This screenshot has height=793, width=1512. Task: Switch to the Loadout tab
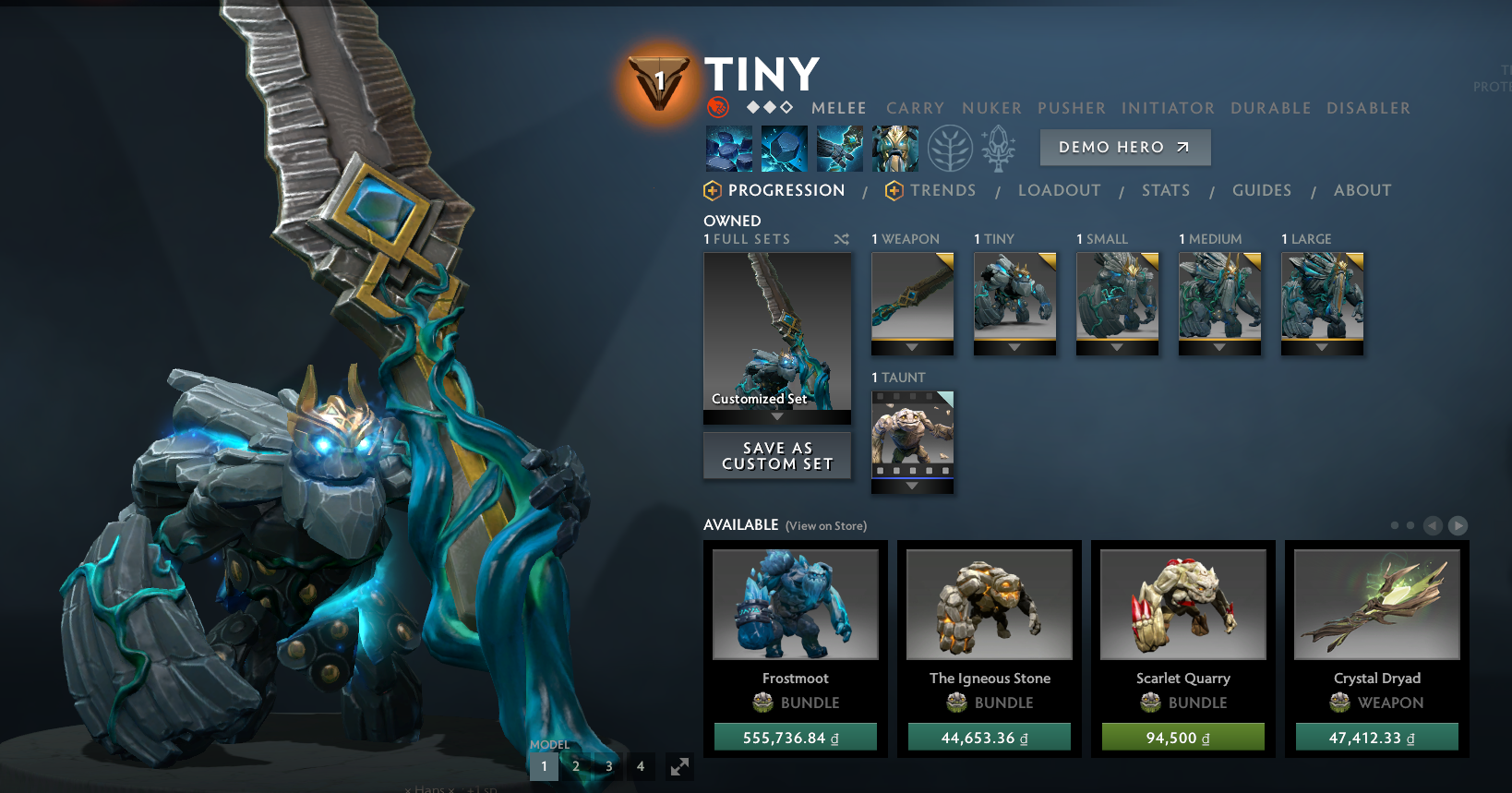(1060, 190)
